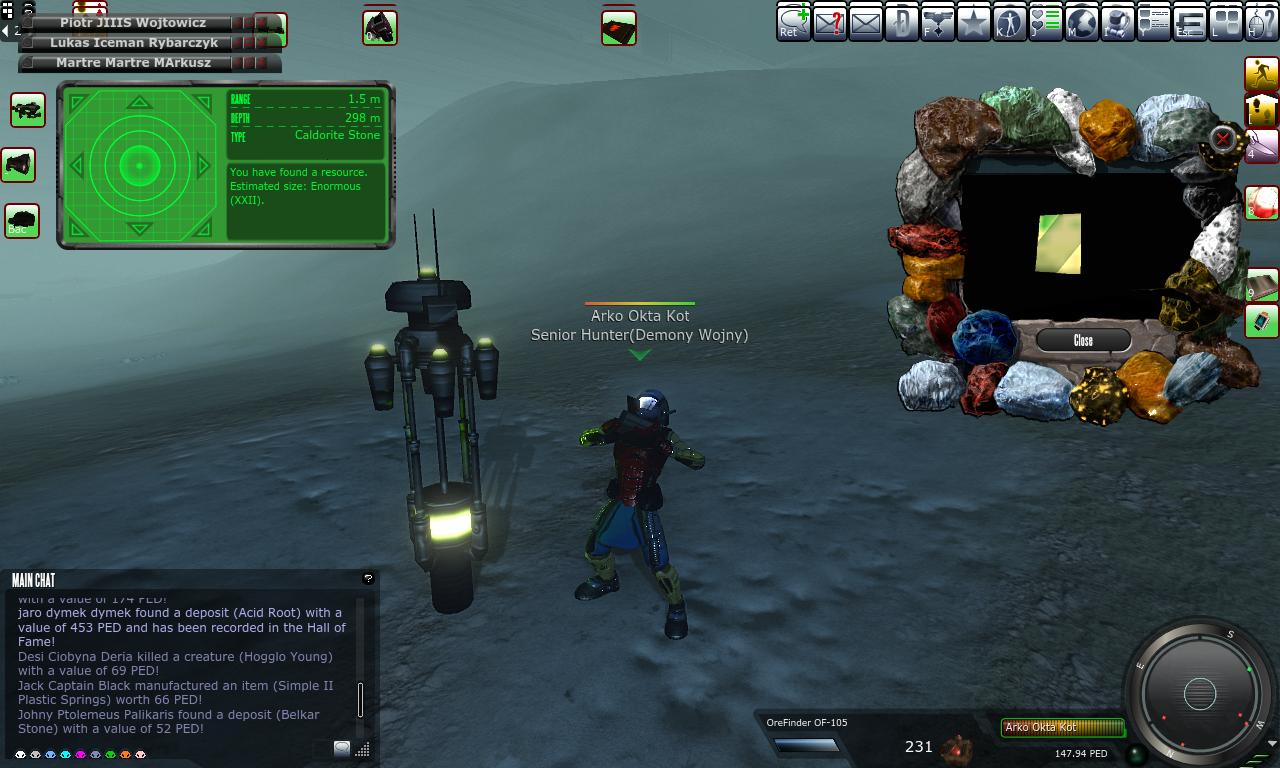
Task: Click the radar minimap
Action: pos(1199,693)
